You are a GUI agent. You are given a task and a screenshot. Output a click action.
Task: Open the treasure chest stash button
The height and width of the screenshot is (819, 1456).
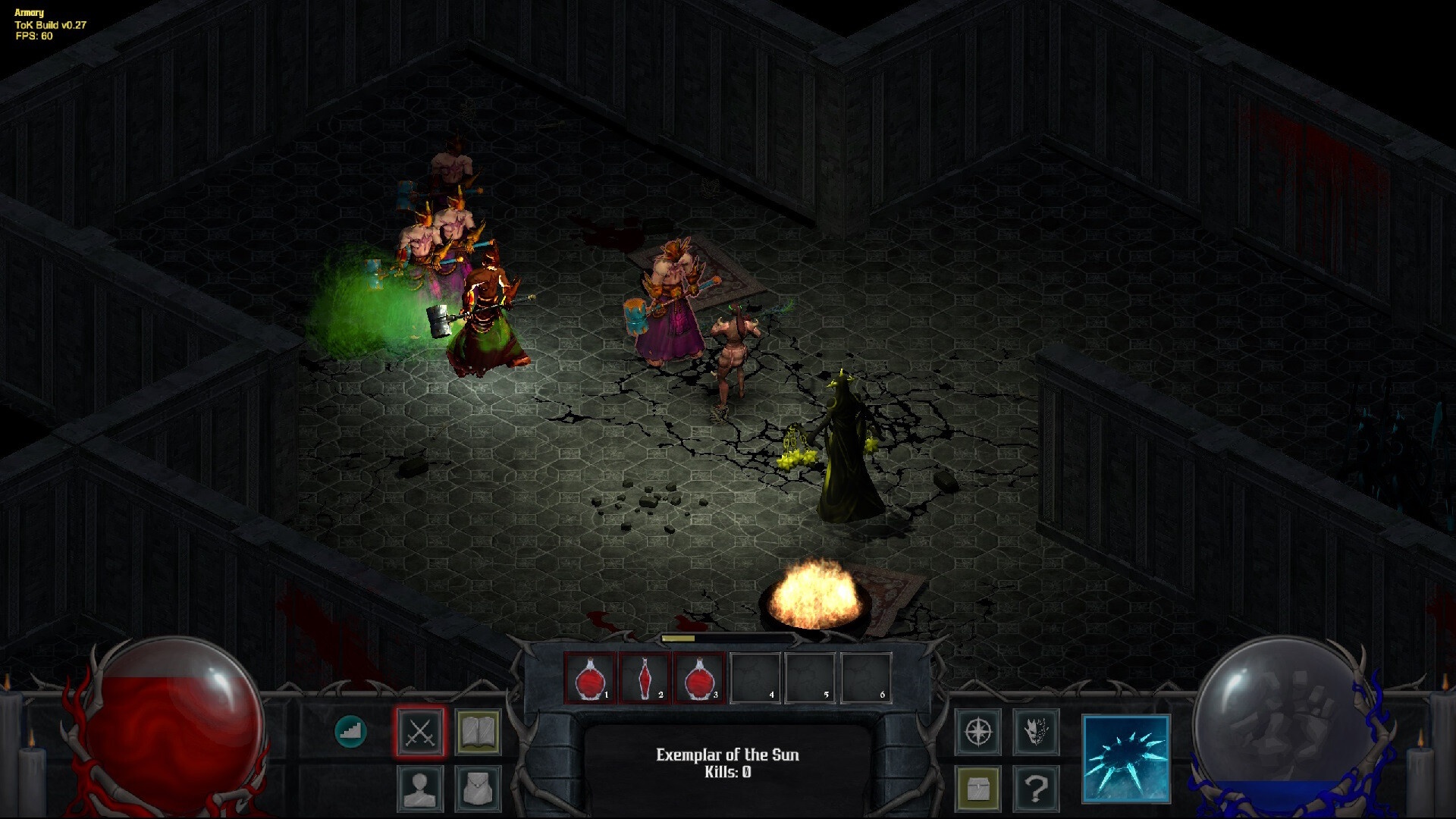978,789
